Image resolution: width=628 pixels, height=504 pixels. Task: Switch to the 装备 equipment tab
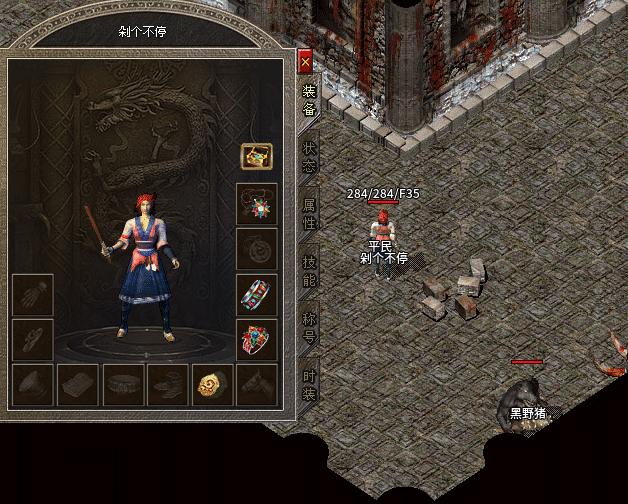pyautogui.click(x=309, y=100)
